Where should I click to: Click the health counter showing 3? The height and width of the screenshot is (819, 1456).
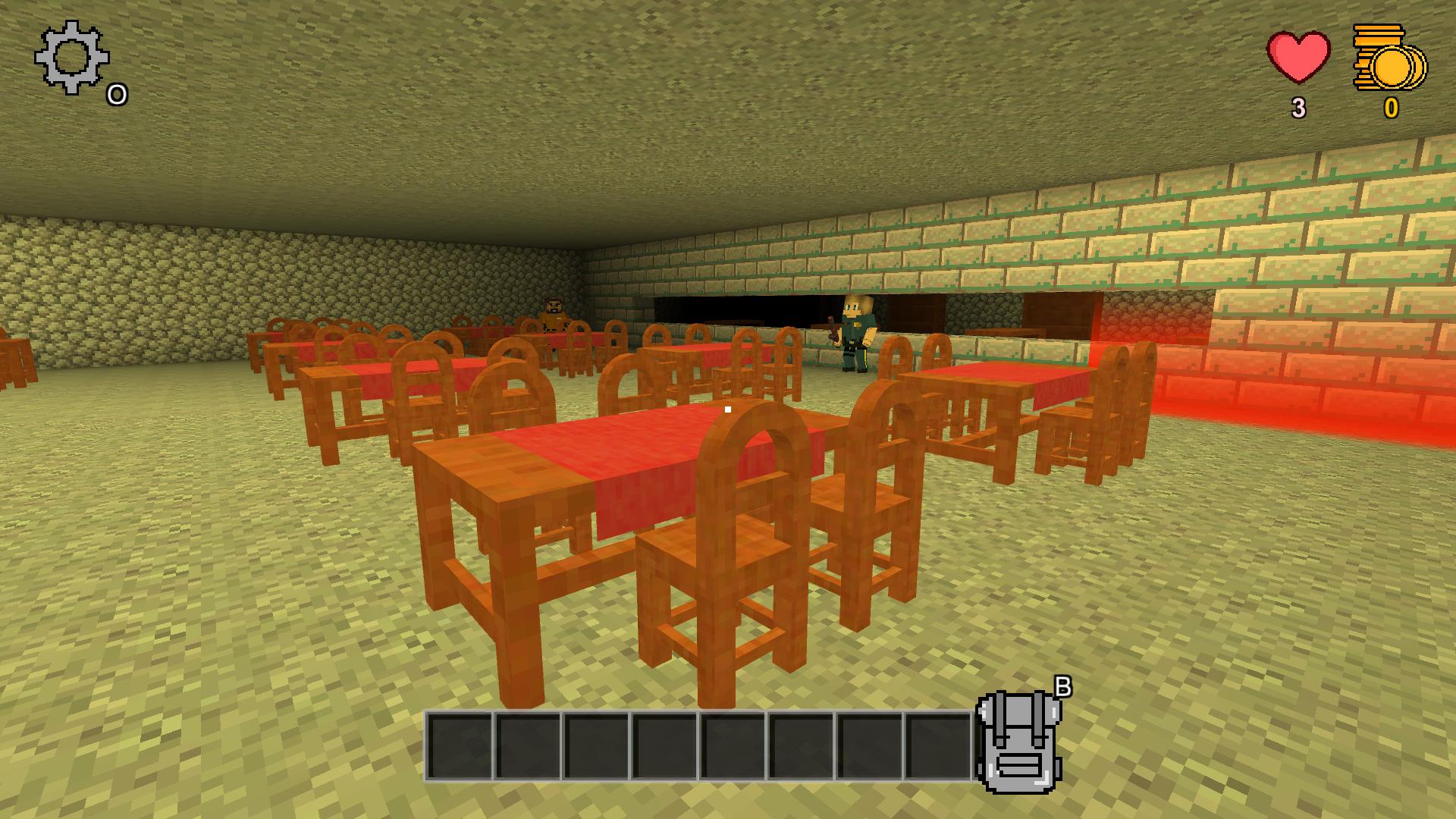(1299, 108)
